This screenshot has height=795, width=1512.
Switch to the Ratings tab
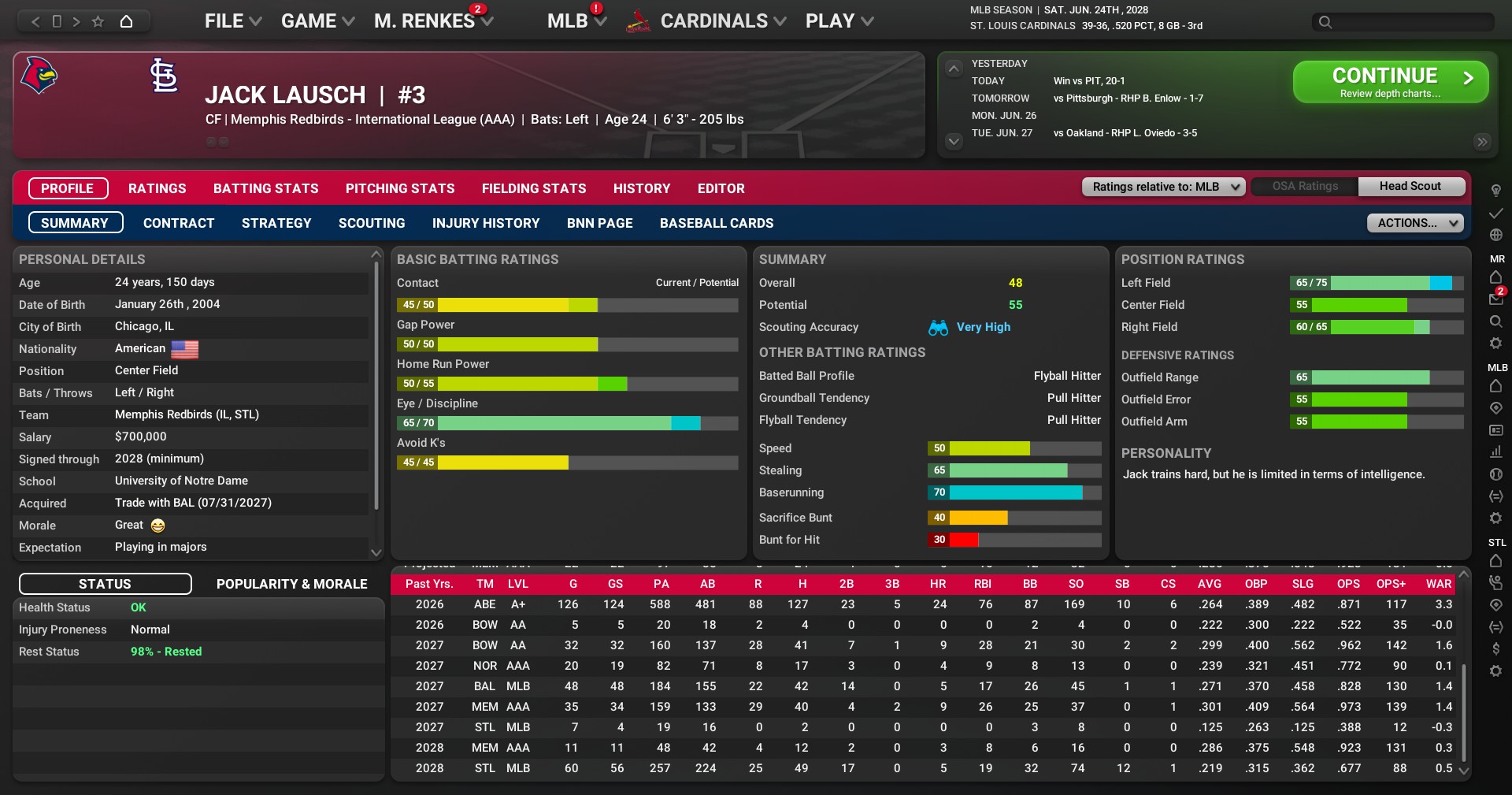point(157,188)
